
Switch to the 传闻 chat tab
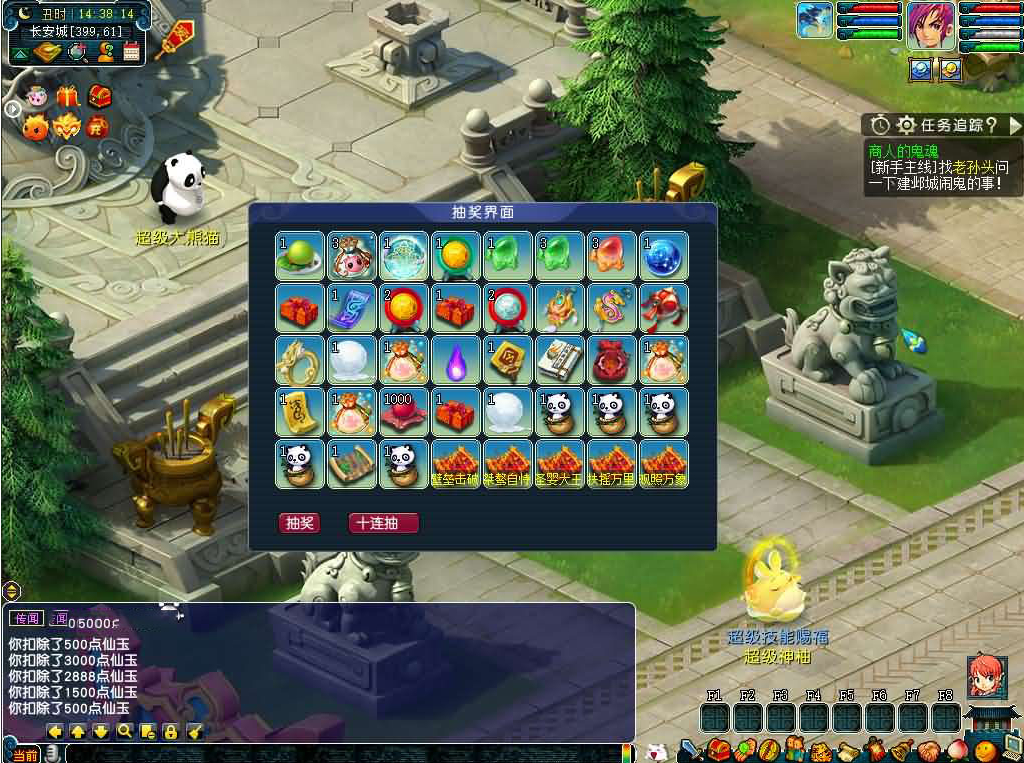tap(27, 618)
